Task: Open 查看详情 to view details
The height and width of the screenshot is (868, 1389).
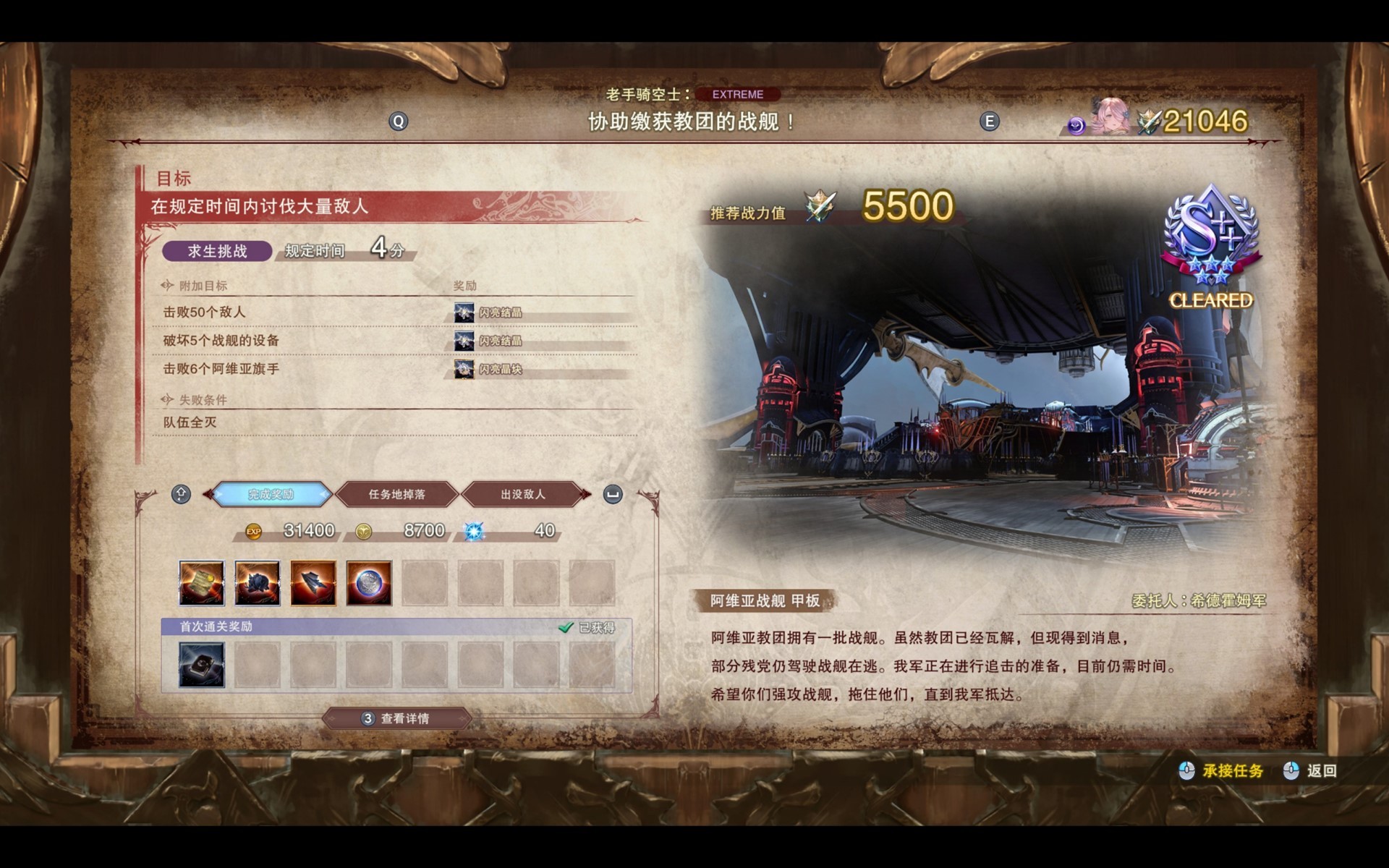Action: point(397,718)
